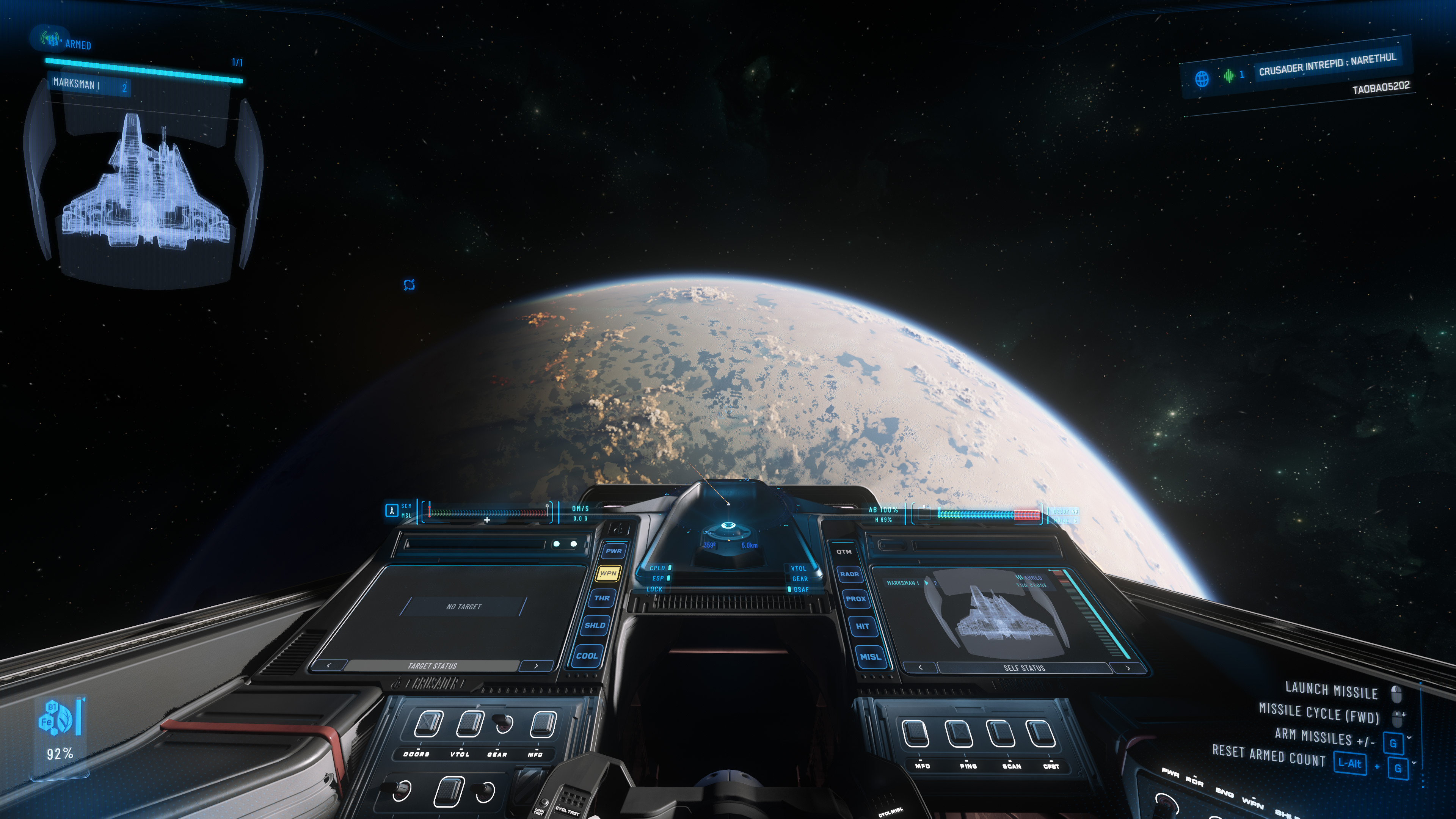The image size is (1456, 819).
Task: Open the QTM quantum travel tab
Action: coord(844,552)
